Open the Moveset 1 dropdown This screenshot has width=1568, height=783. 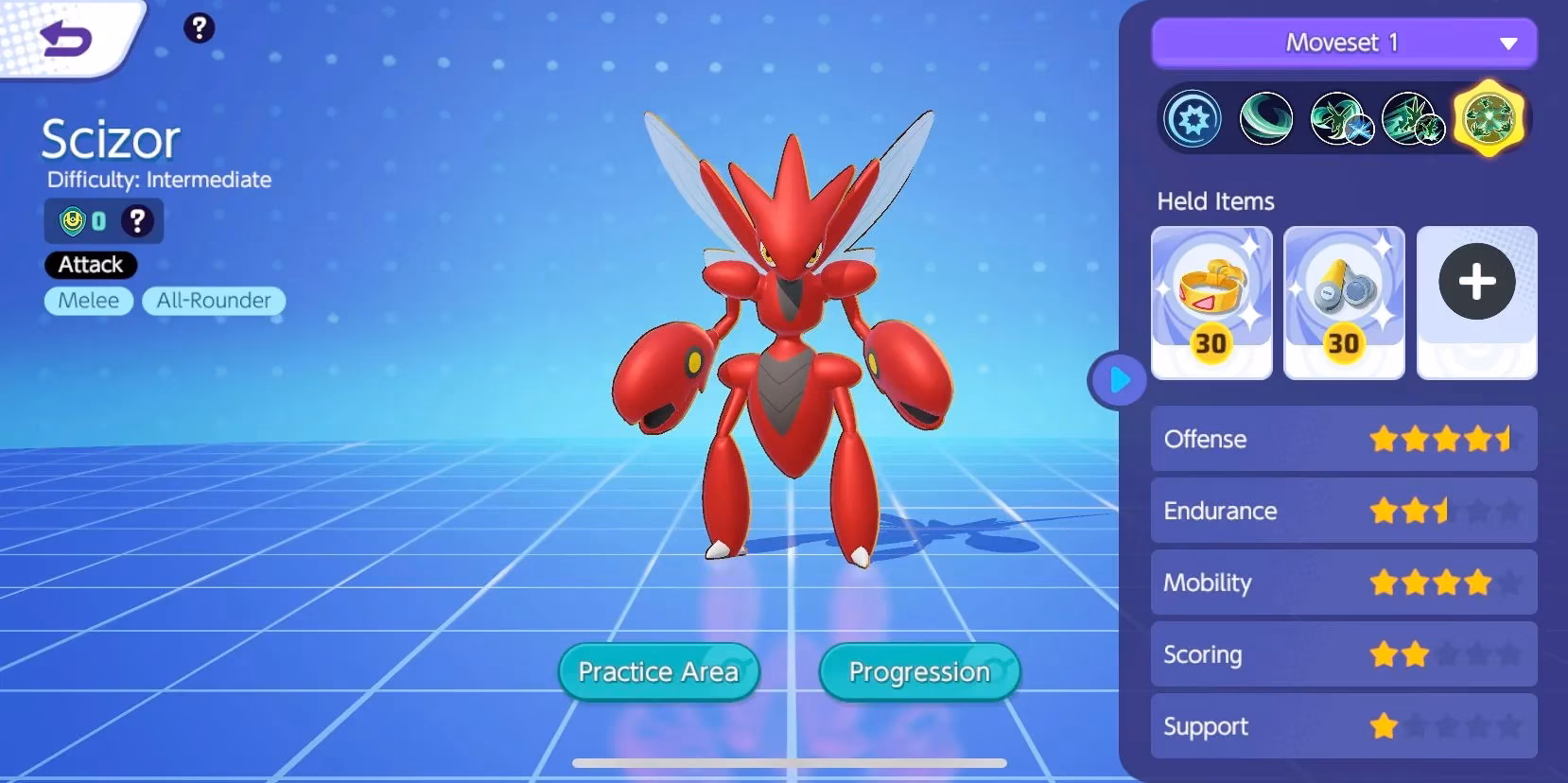(x=1344, y=43)
